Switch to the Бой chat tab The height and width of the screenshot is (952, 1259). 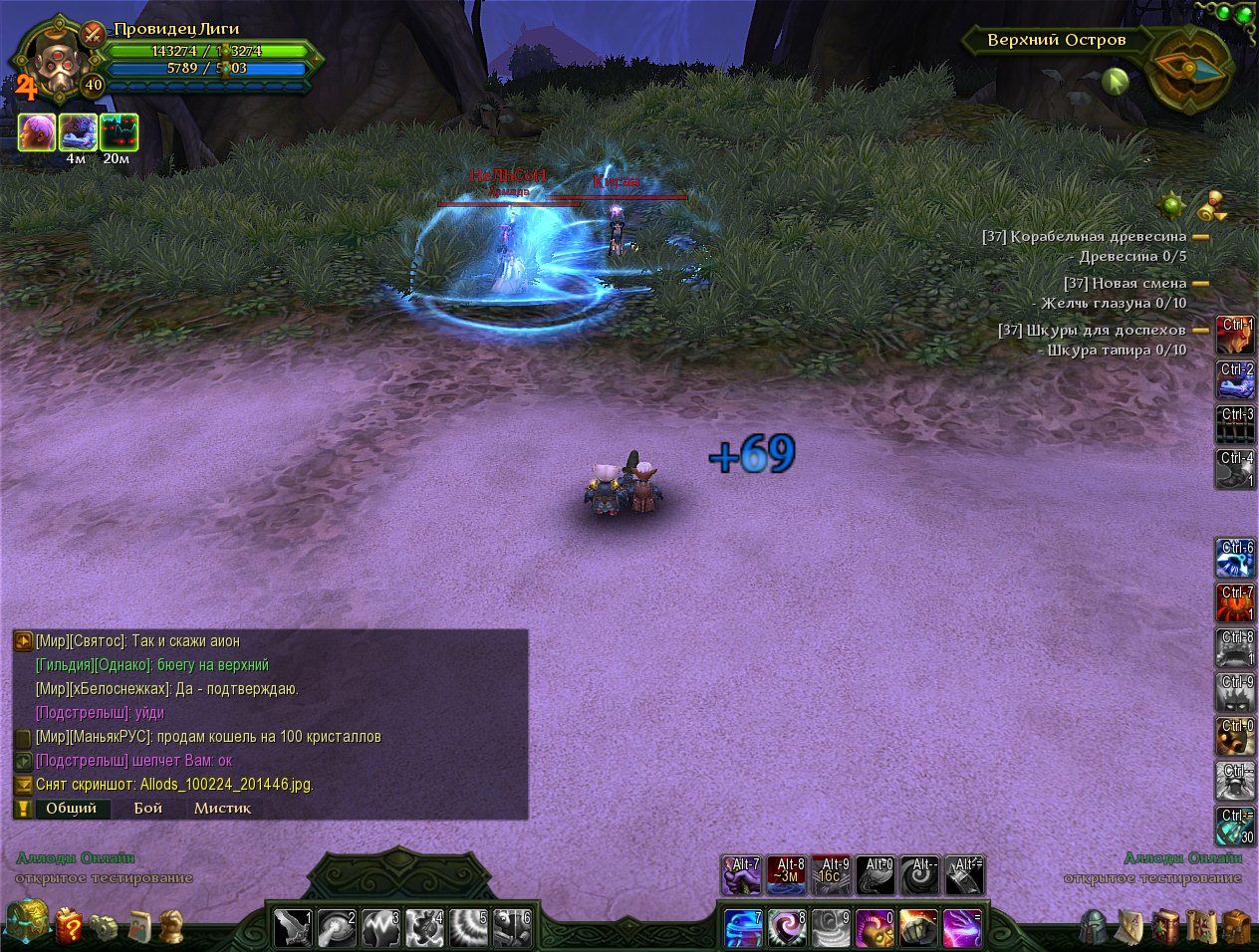point(147,808)
